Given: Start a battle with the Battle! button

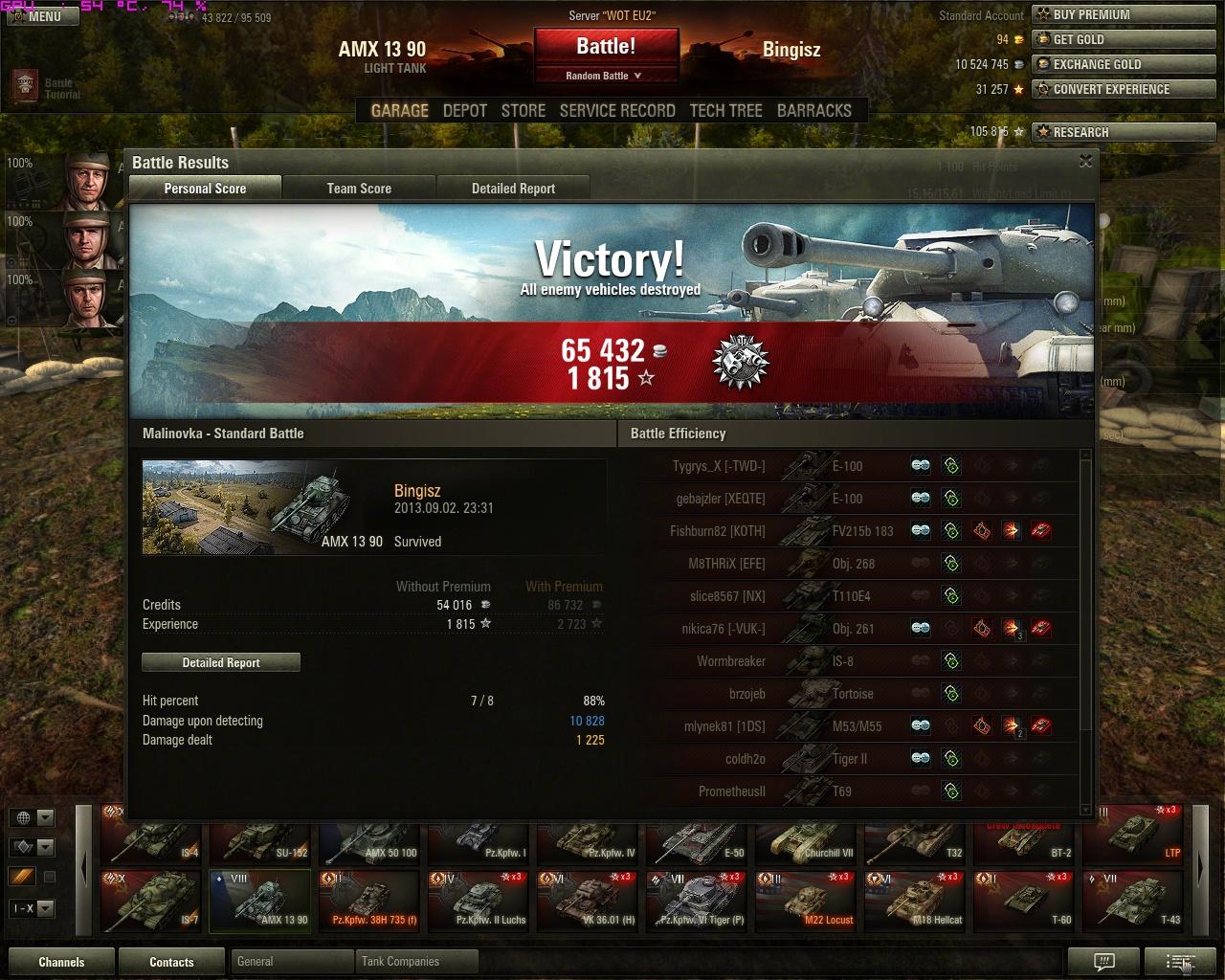Looking at the screenshot, I should point(606,47).
